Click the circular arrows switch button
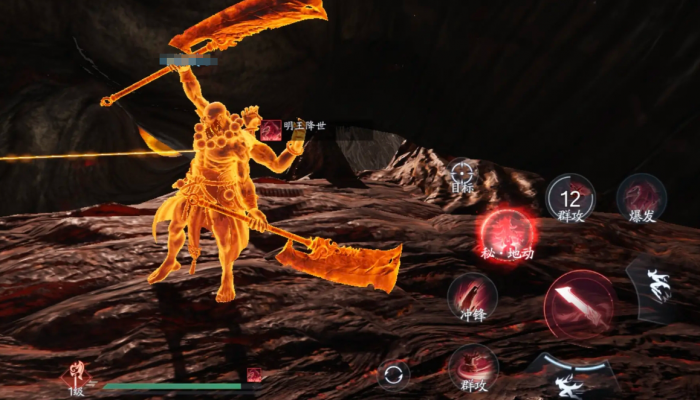This screenshot has height=400, width=700. click(x=394, y=376)
